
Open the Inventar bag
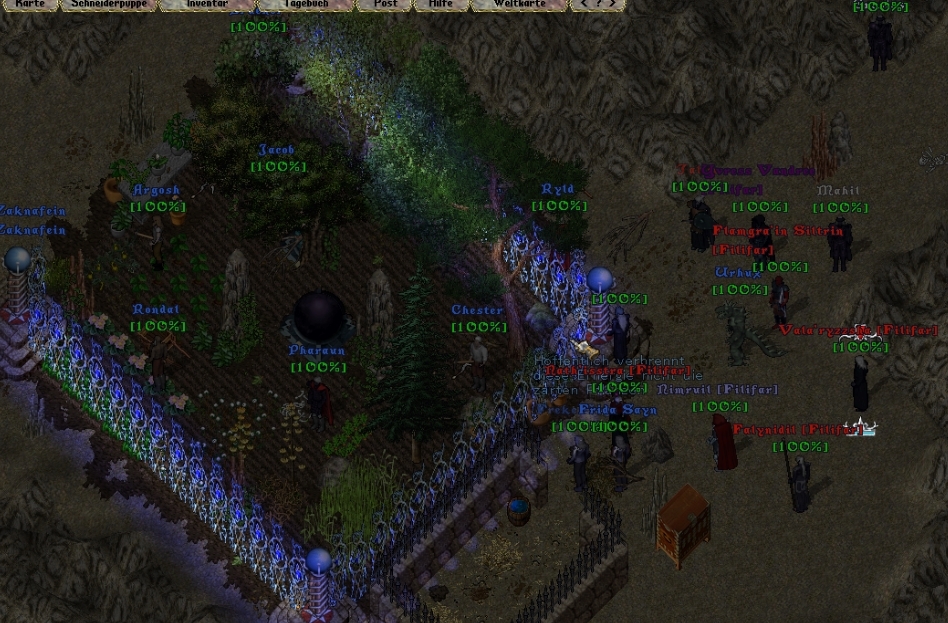[206, 4]
